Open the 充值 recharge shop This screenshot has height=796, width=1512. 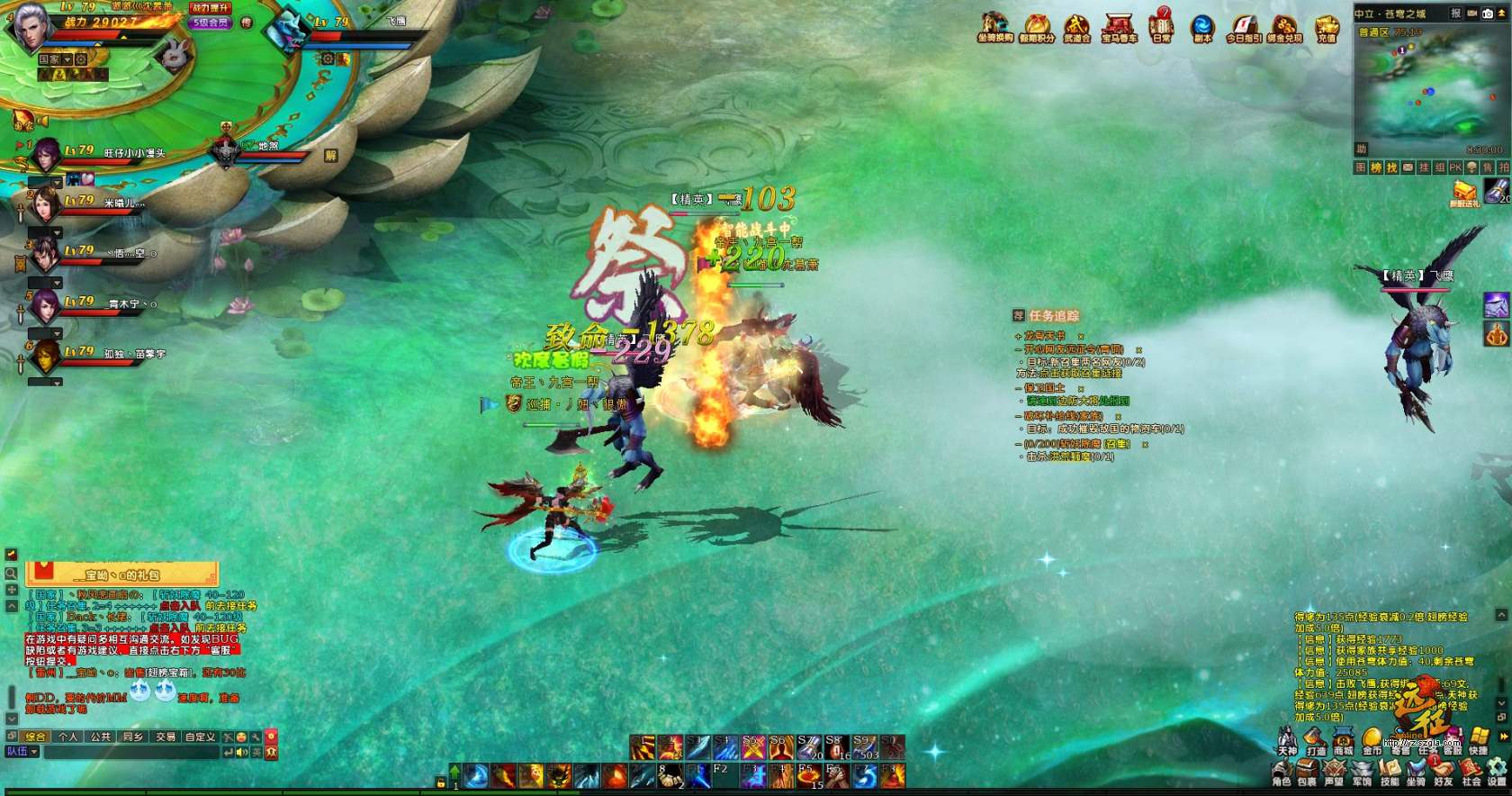[x=1327, y=26]
